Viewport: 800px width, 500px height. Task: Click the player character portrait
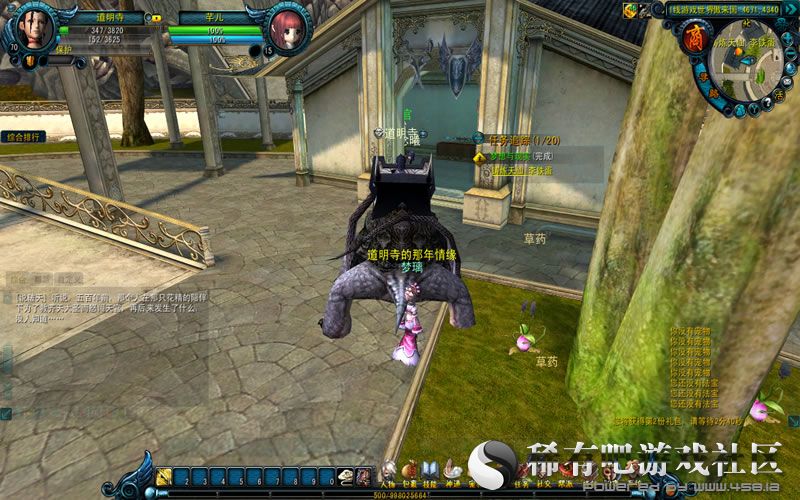[x=37, y=29]
